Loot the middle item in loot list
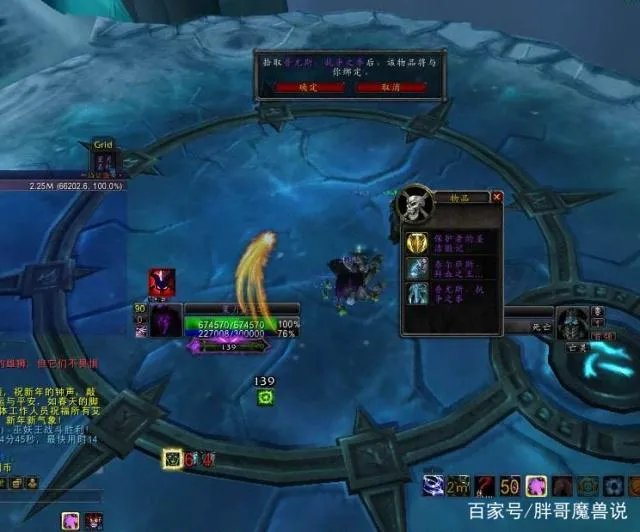Screen dimensions: 640x532 [417, 268]
